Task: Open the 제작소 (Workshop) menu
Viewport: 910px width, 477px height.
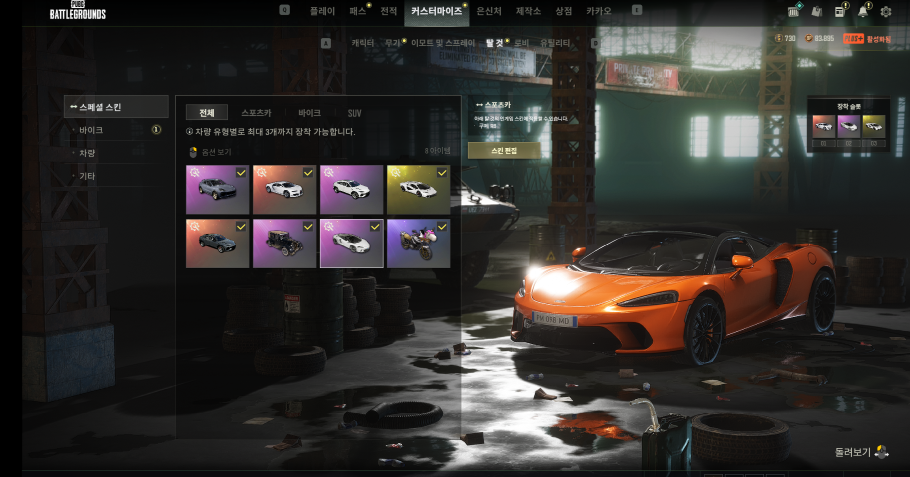Action: tap(528, 11)
